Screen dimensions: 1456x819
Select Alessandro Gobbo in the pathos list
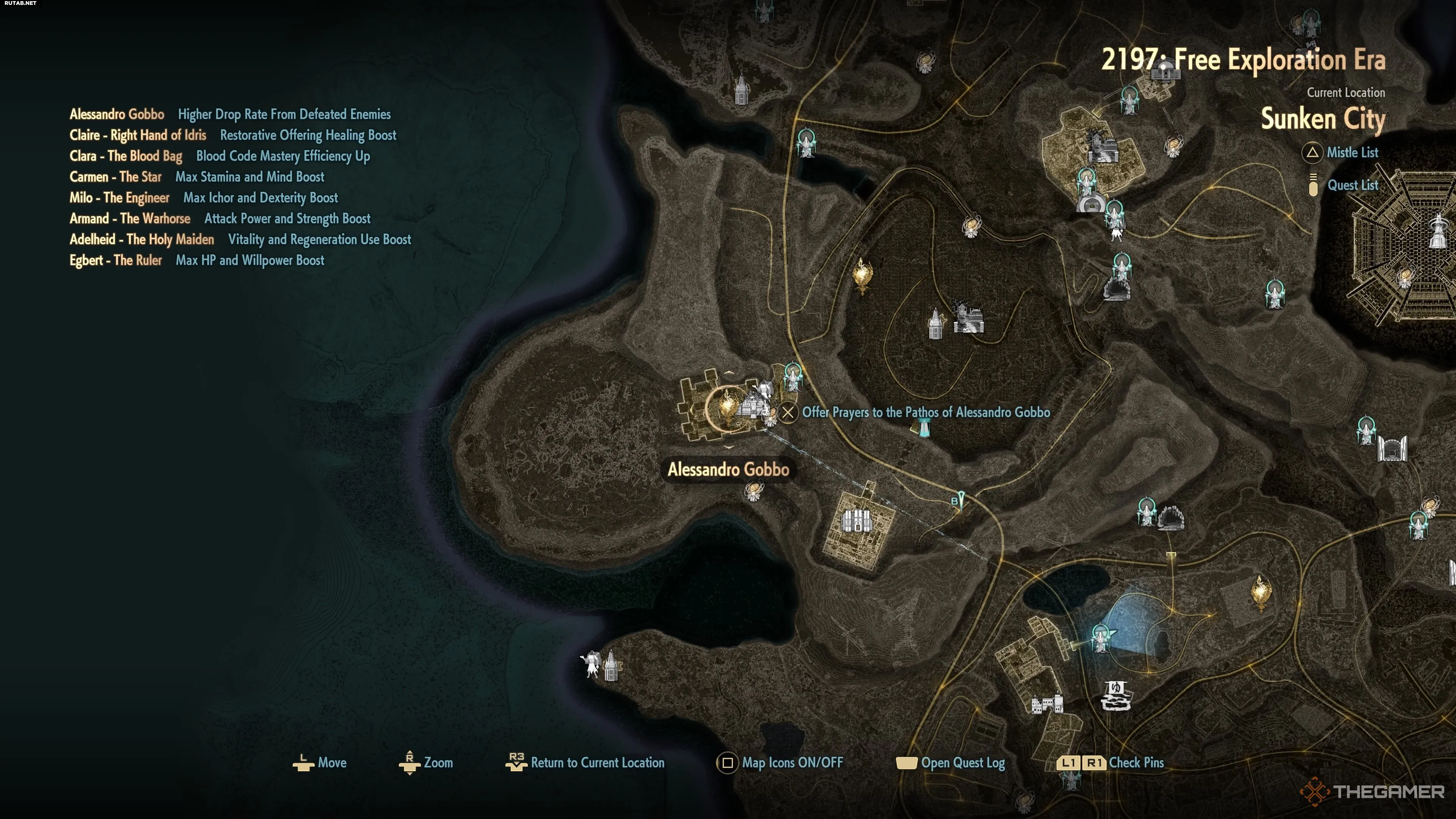[117, 114]
